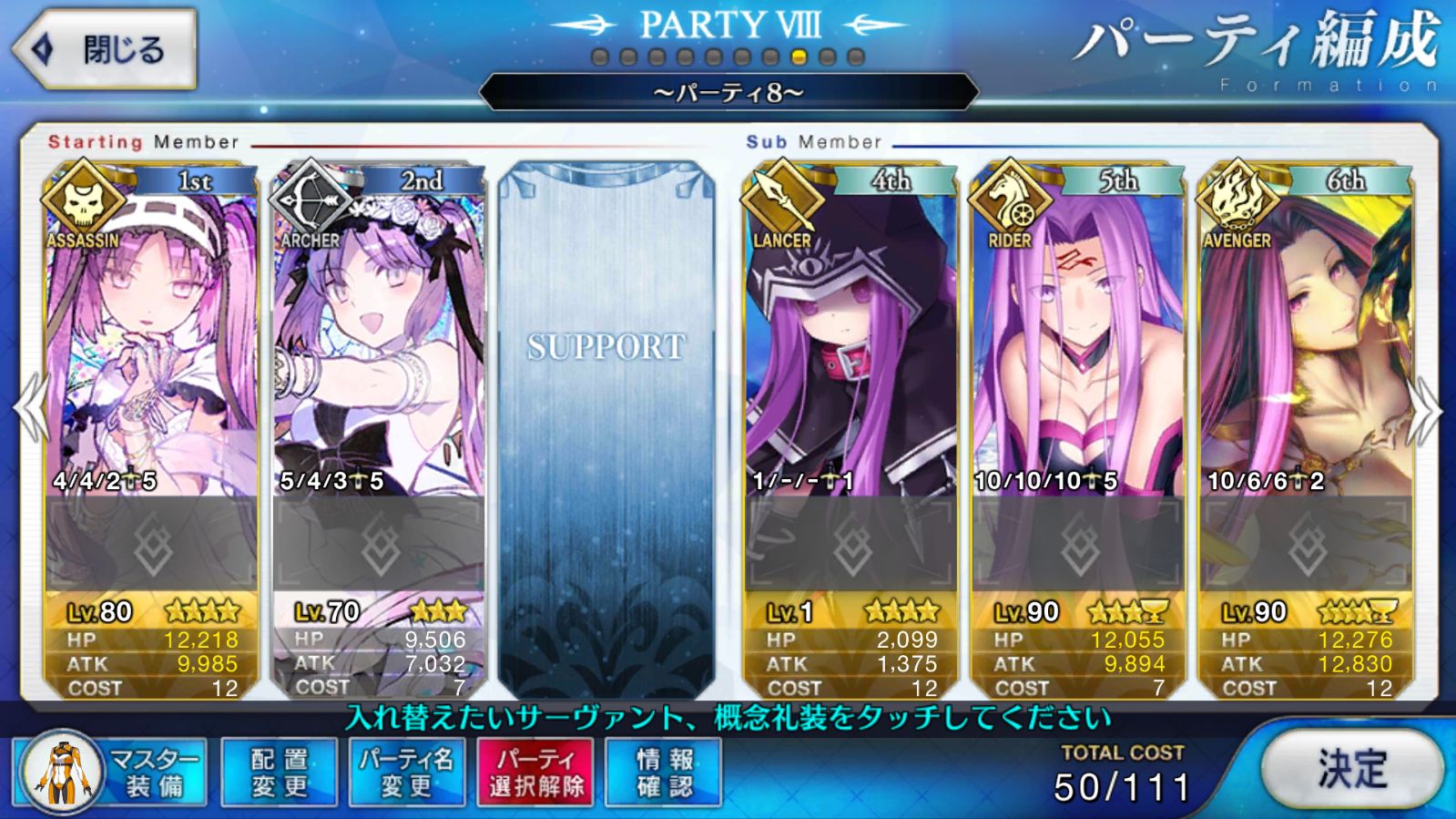Viewport: 1456px width, 819px height.
Task: Open 情報確認 info check
Action: [x=664, y=773]
